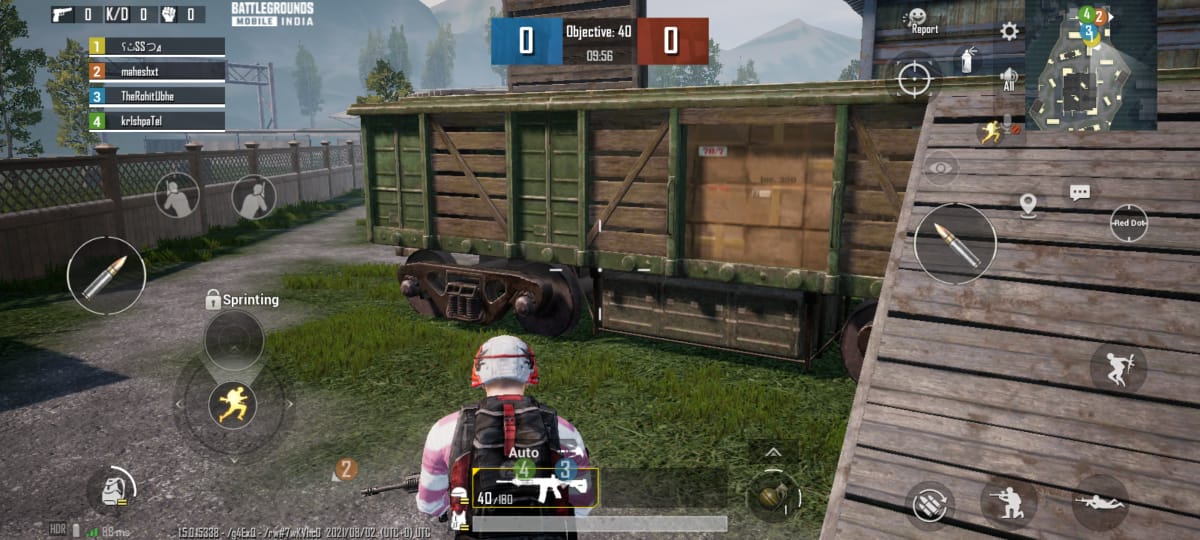Expand the minimap

point(1090,65)
